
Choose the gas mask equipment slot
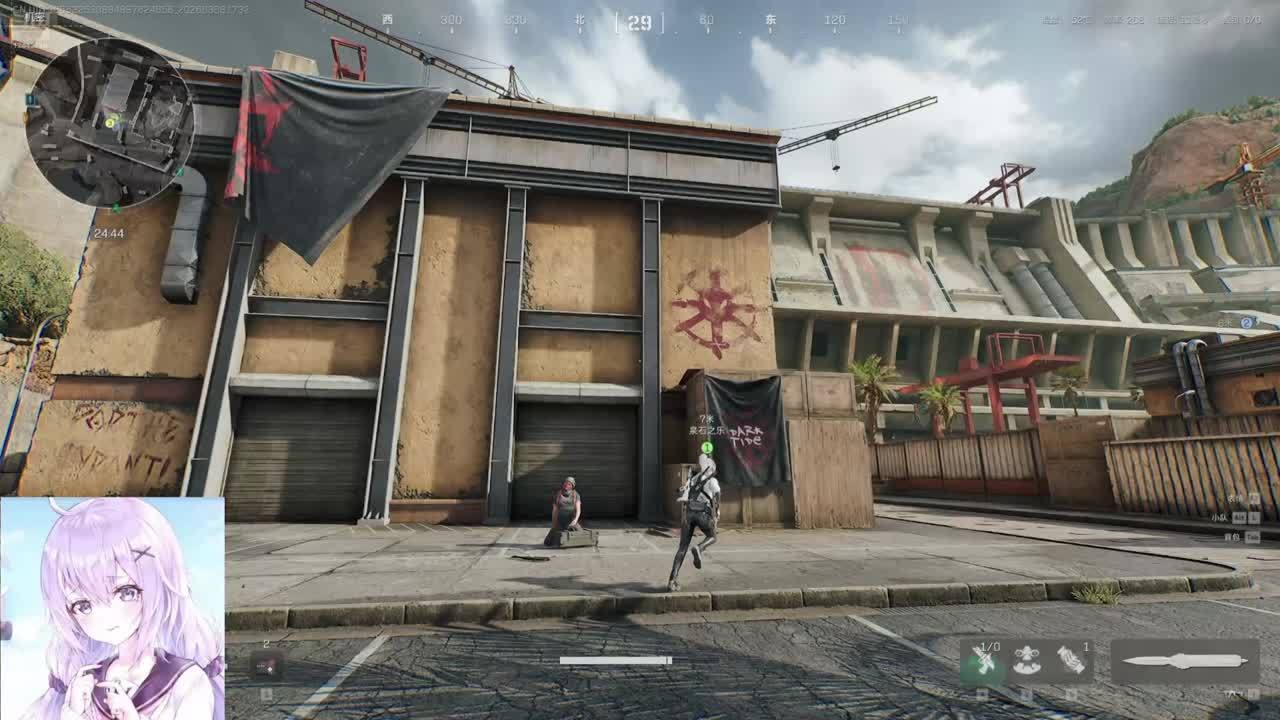[1026, 661]
